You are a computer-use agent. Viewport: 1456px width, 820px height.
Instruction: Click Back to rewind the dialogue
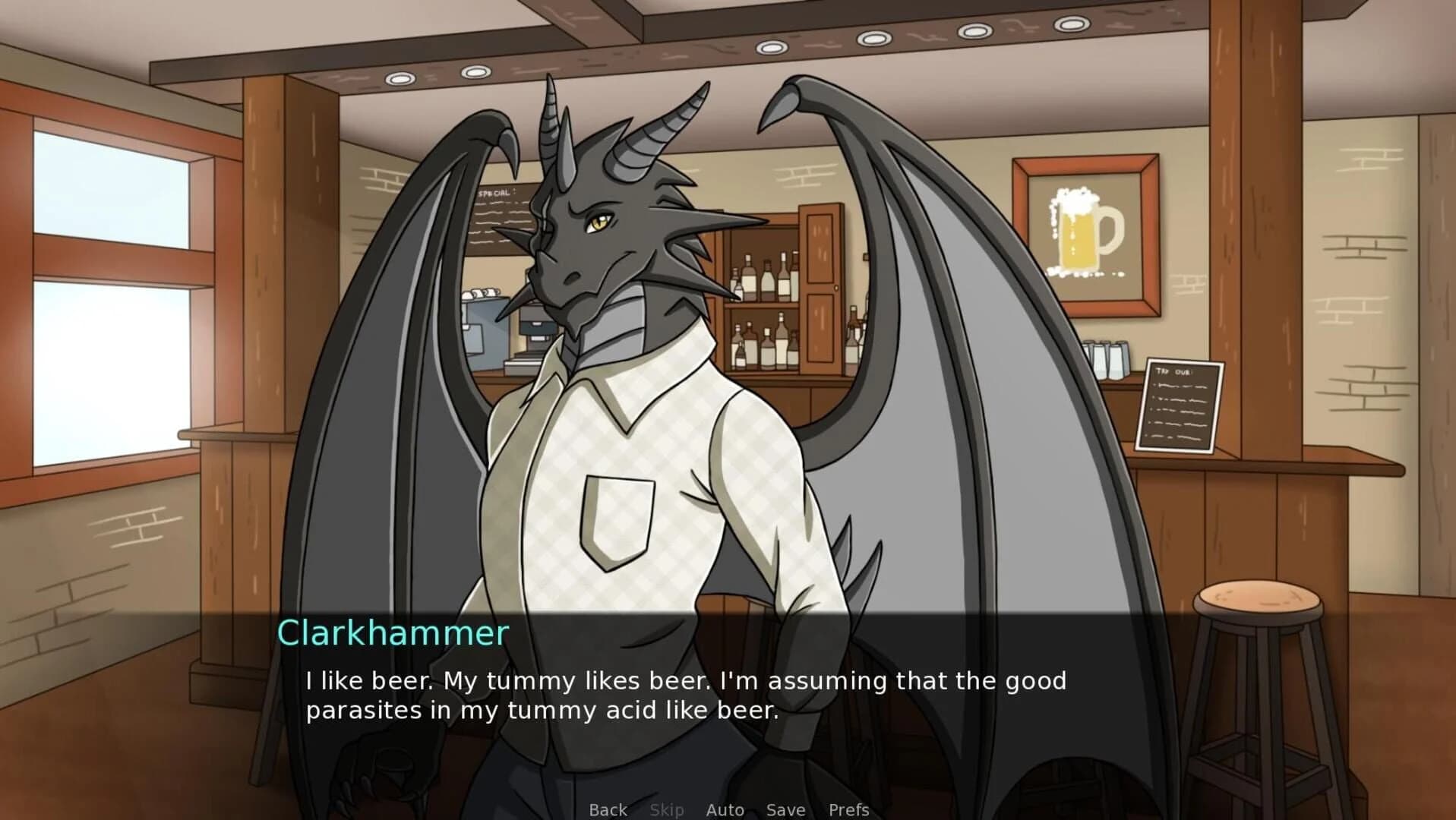click(x=607, y=809)
